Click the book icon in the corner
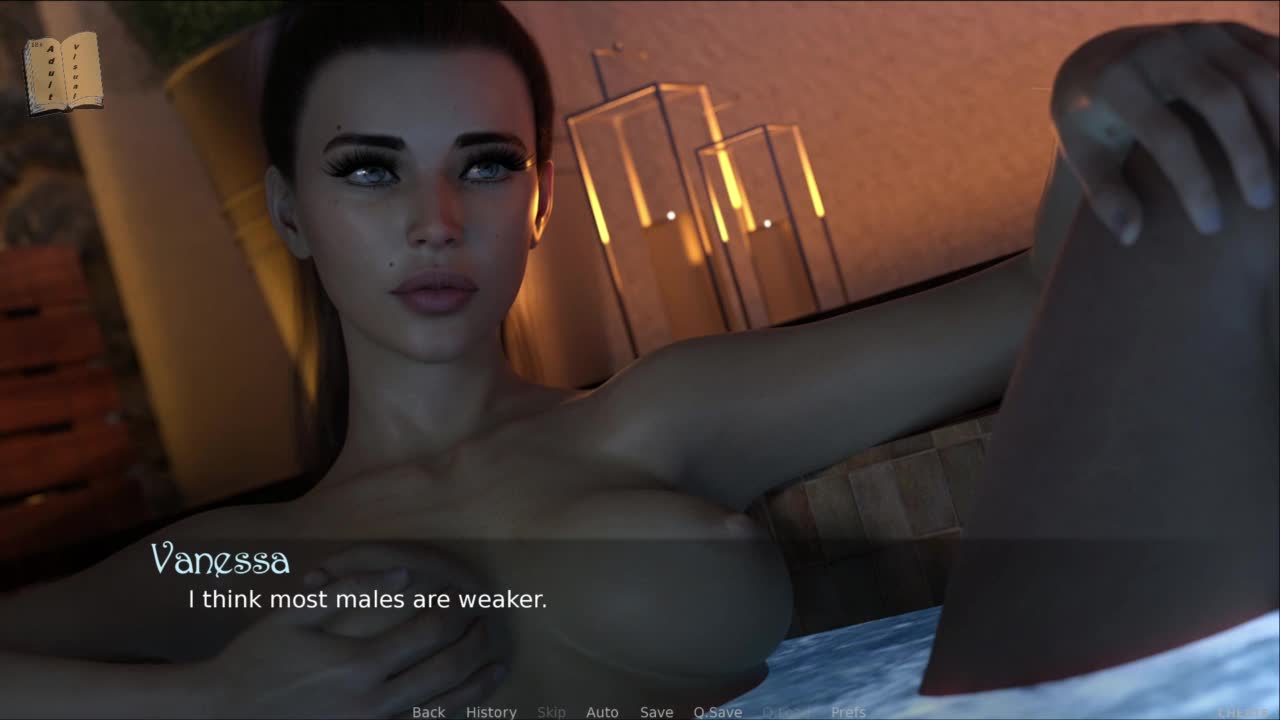The image size is (1280, 720). (x=63, y=72)
